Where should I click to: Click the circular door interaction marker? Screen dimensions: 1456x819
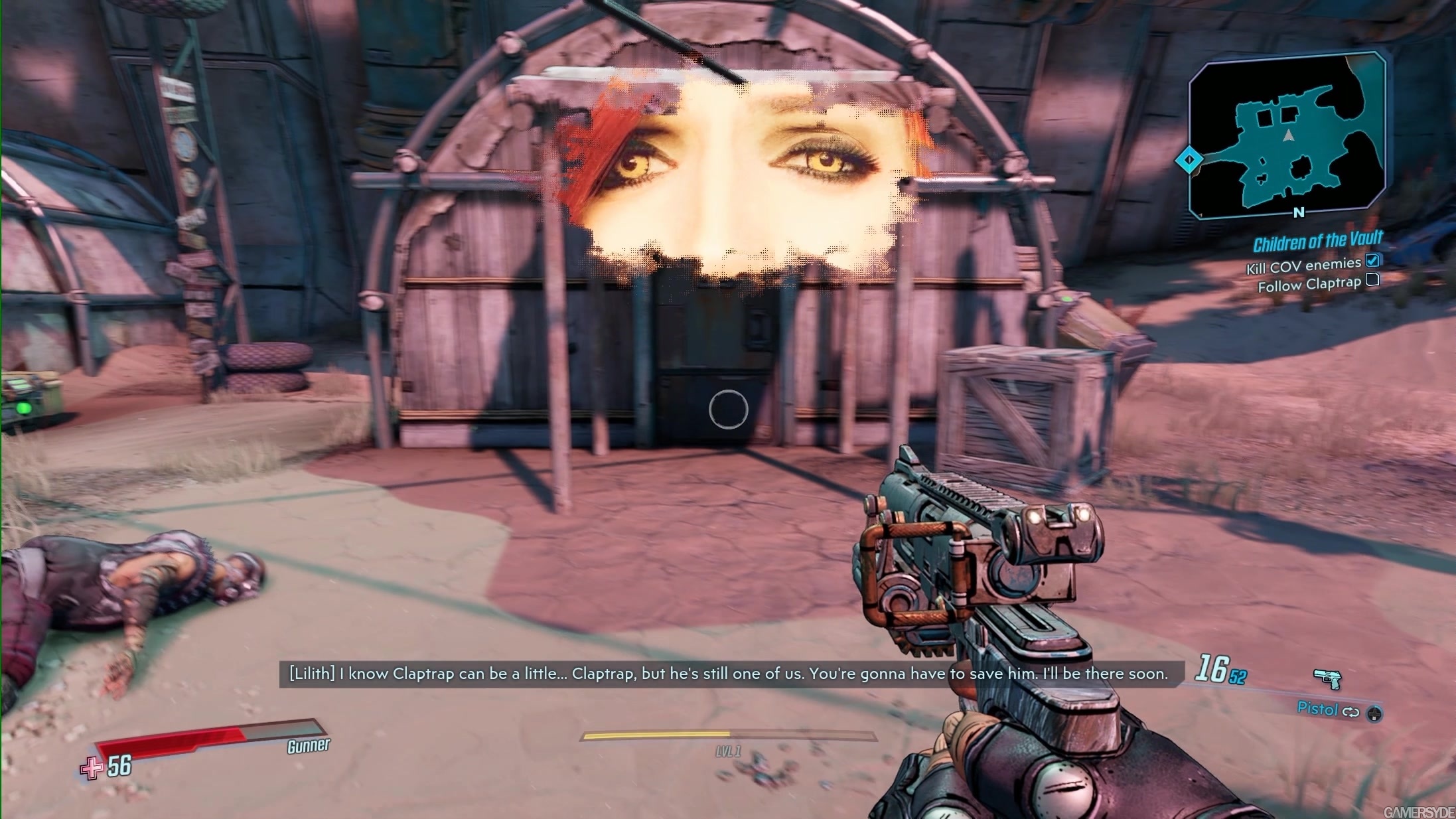728,410
